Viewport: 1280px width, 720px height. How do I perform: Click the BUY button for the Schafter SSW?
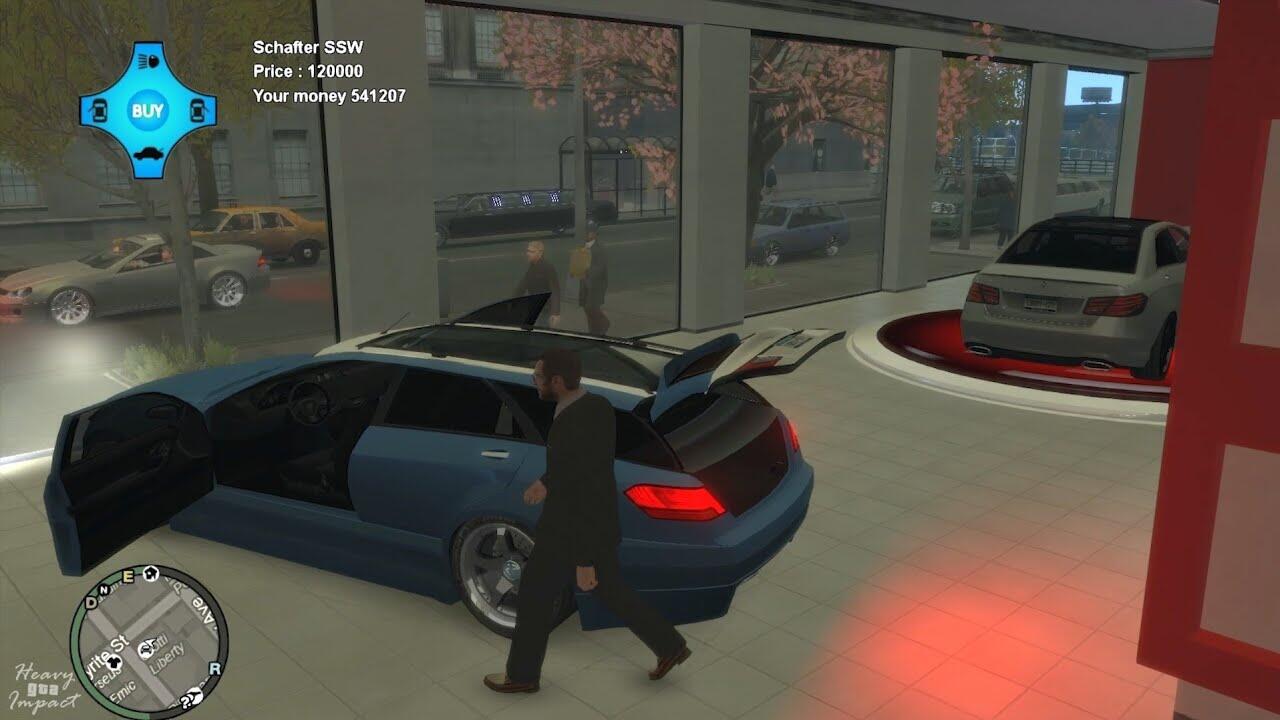coord(148,110)
